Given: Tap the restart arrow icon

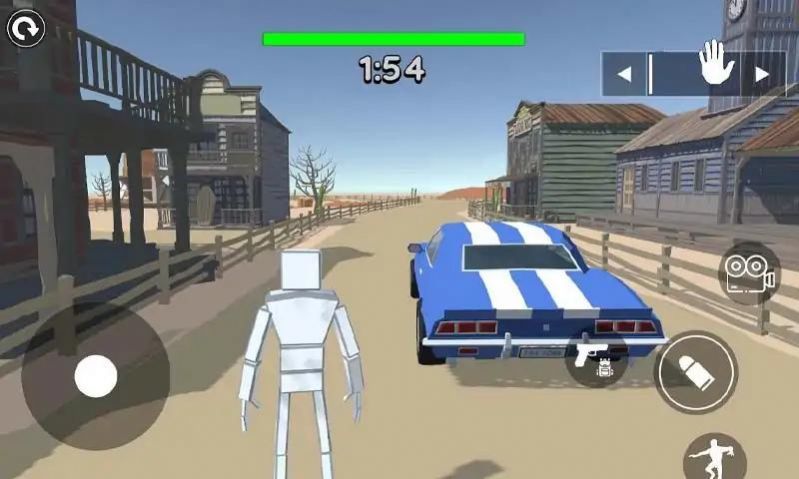Looking at the screenshot, I should click(x=26, y=29).
